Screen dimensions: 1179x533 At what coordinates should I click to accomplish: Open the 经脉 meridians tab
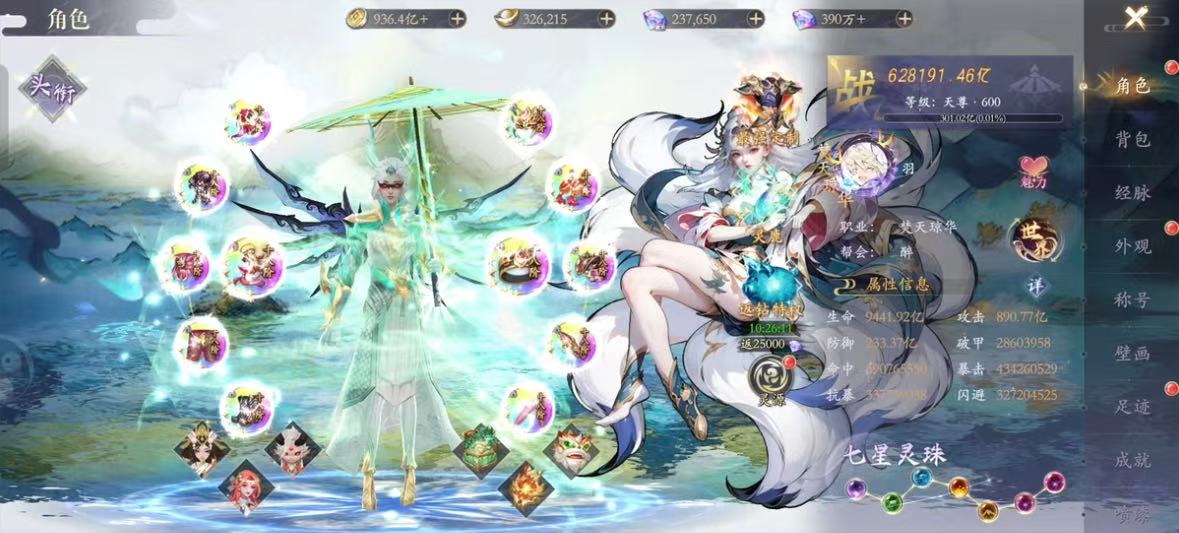pyautogui.click(x=1132, y=193)
